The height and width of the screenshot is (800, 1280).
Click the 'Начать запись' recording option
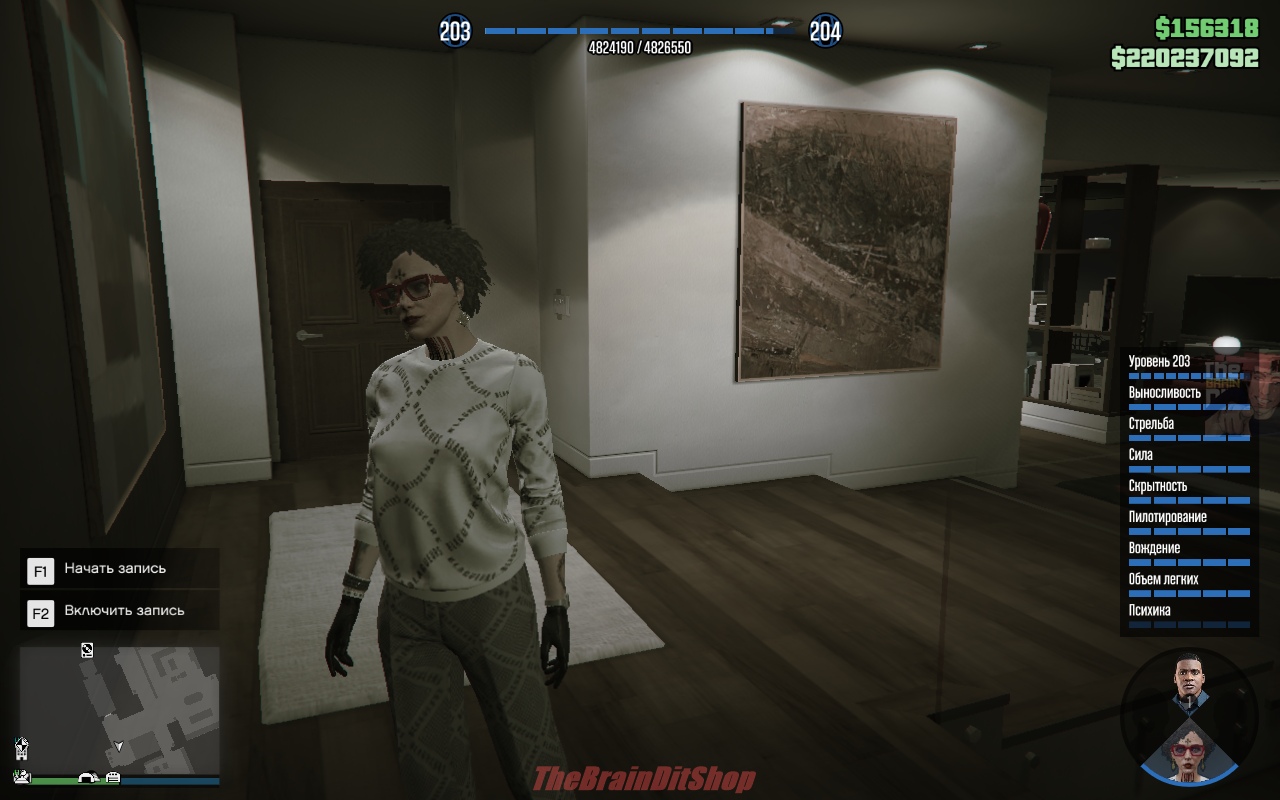115,569
